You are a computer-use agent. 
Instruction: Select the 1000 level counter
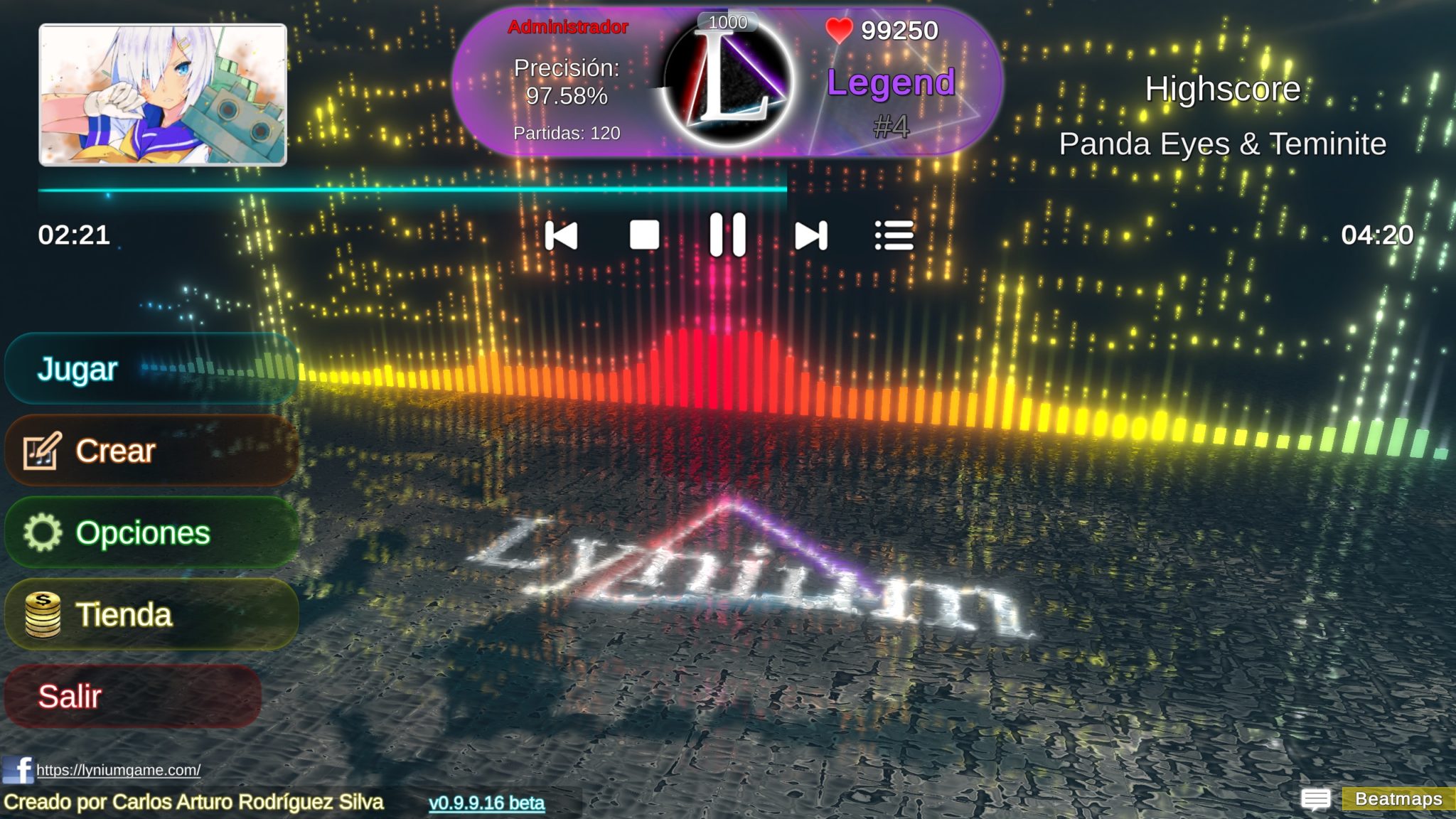click(726, 21)
